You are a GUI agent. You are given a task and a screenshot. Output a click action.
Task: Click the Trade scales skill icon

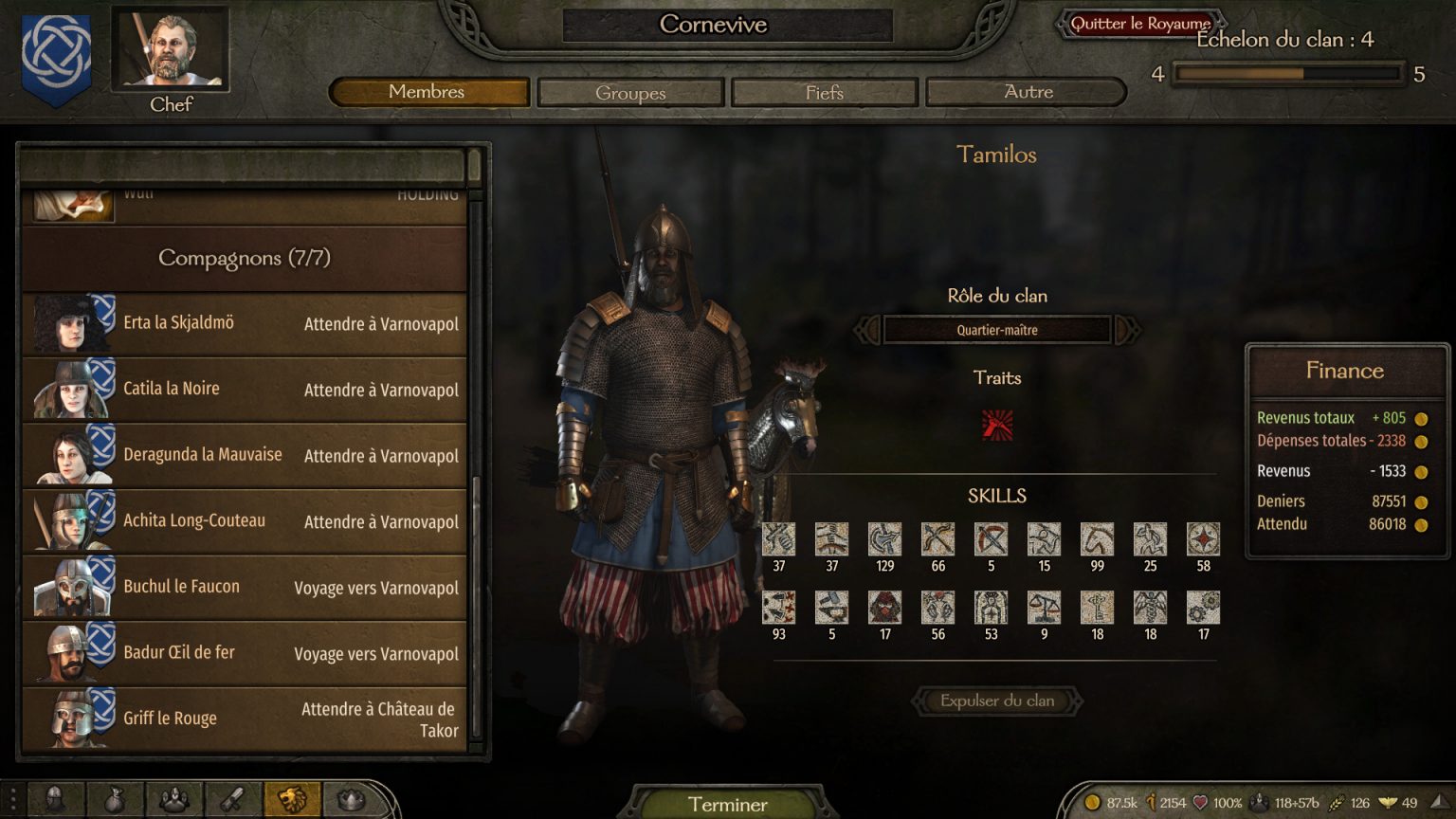tap(1044, 607)
